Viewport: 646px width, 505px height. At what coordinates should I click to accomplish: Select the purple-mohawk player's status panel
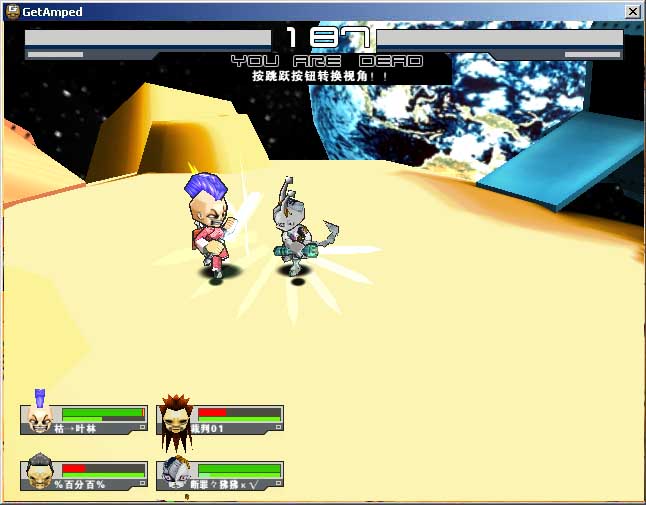click(86, 419)
